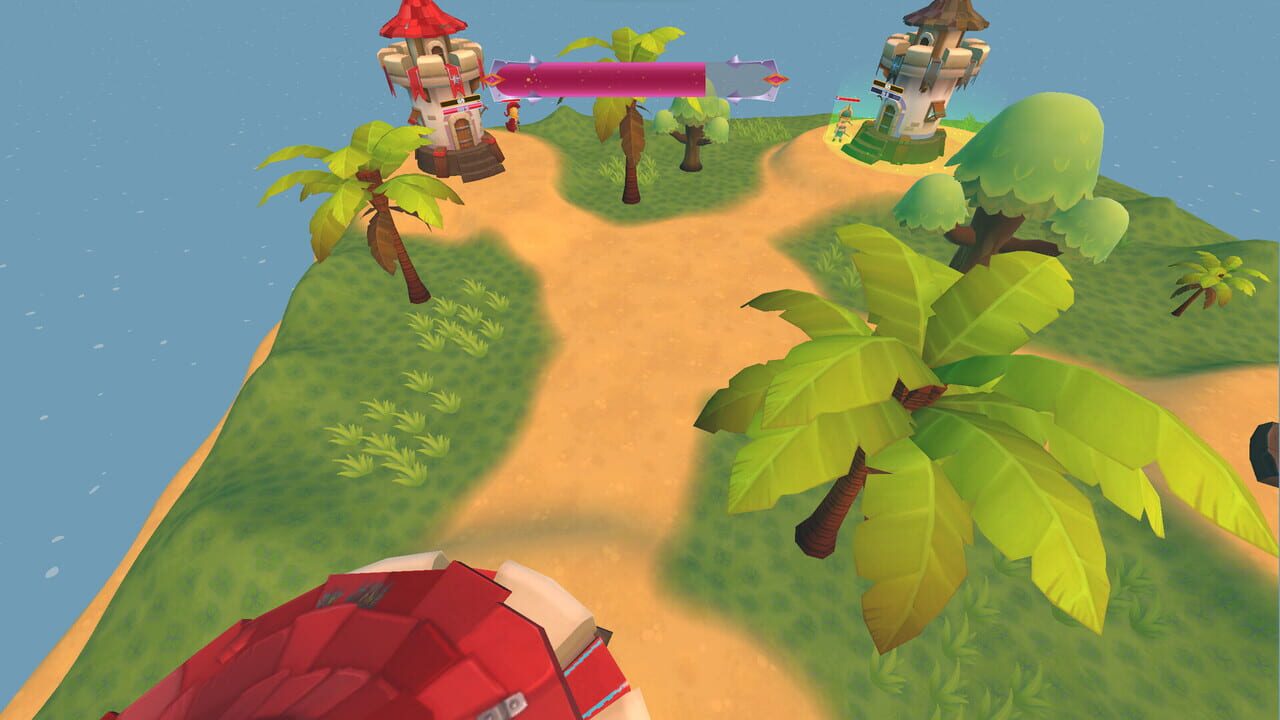Click the red knight standing by the left tower

(512, 118)
